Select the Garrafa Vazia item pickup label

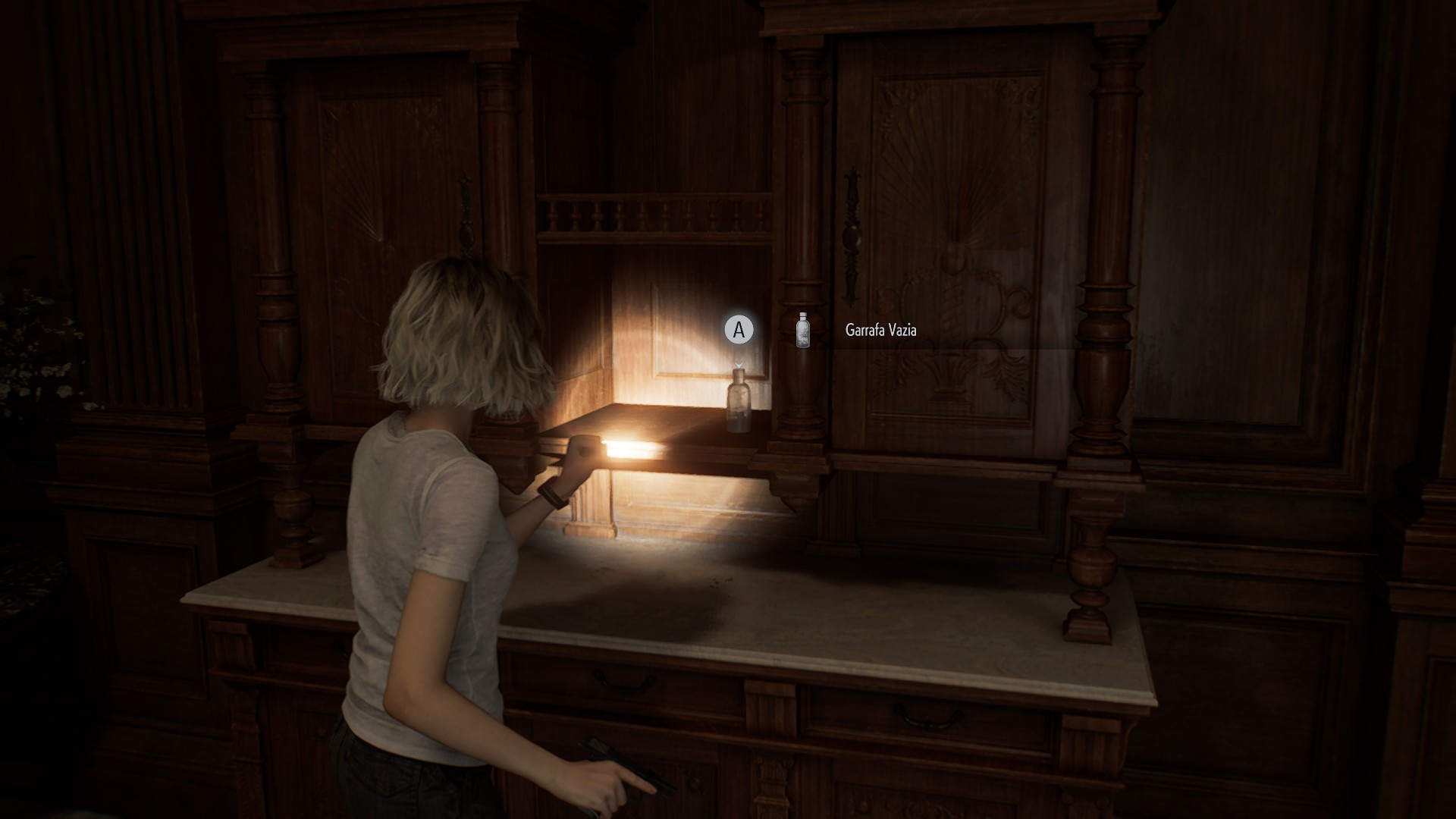click(880, 331)
